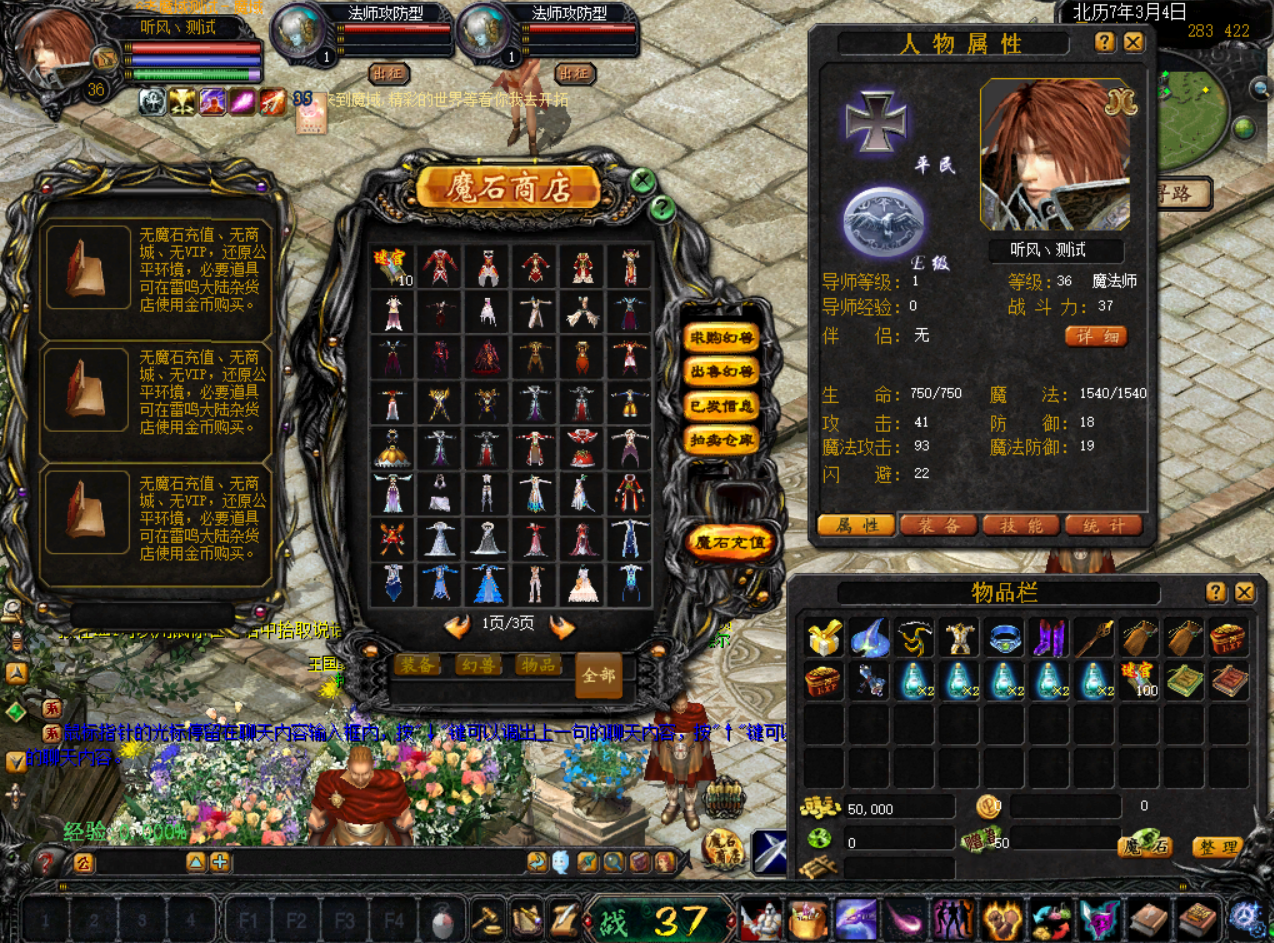Close the 人物属性 character panel
The image size is (1274, 943).
(x=1133, y=42)
